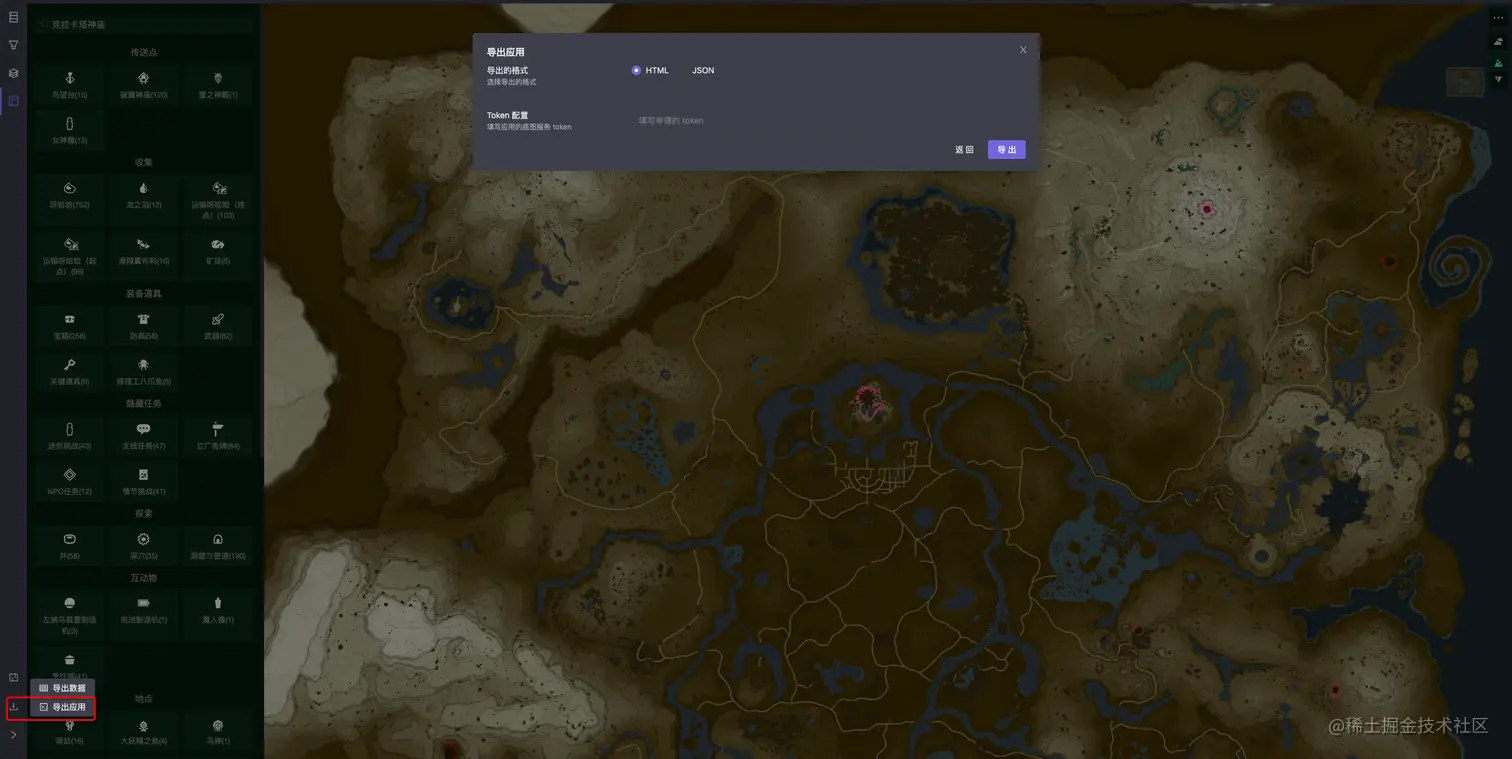This screenshot has height=759, width=1512.
Task: Open the three-dots menu at top right
Action: [1498, 18]
